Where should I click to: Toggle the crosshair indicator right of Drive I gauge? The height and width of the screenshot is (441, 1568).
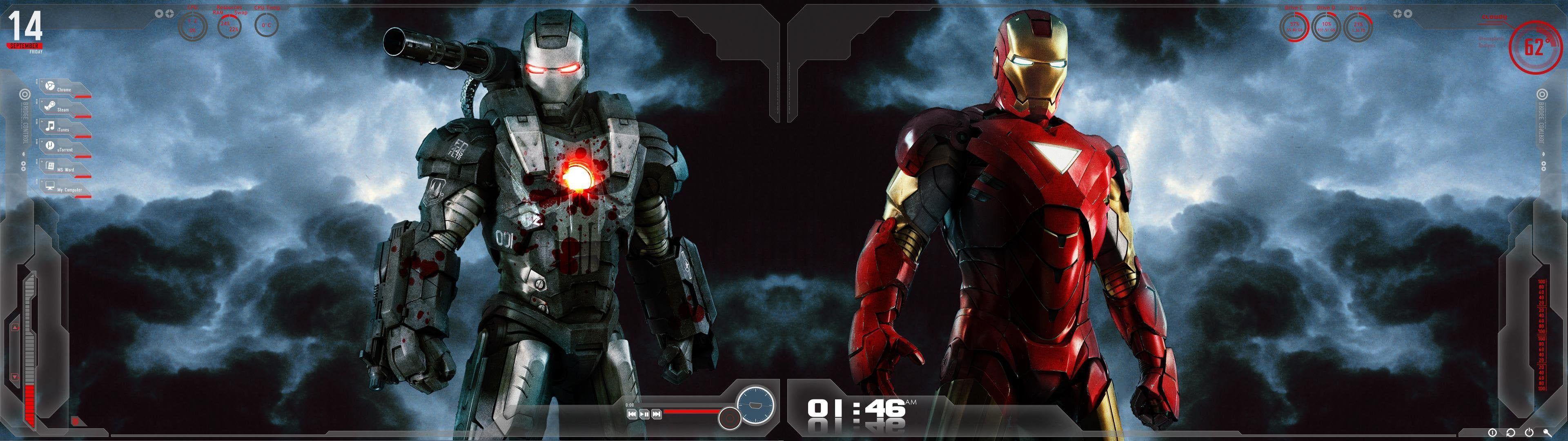[x=1397, y=13]
